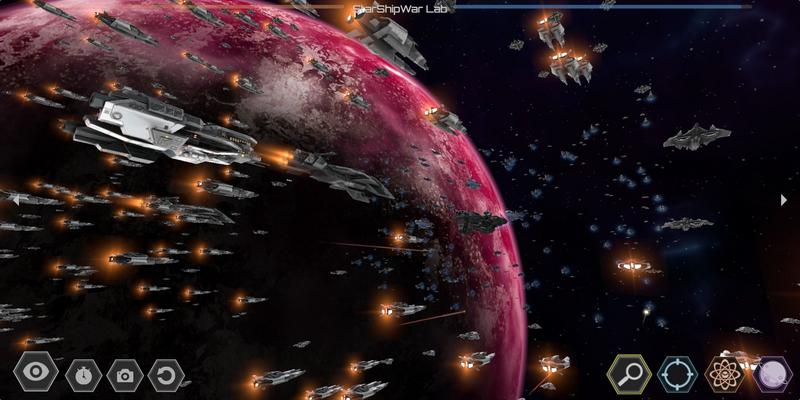Open the stopwatch time control
This screenshot has height=400, width=800.
tap(81, 375)
